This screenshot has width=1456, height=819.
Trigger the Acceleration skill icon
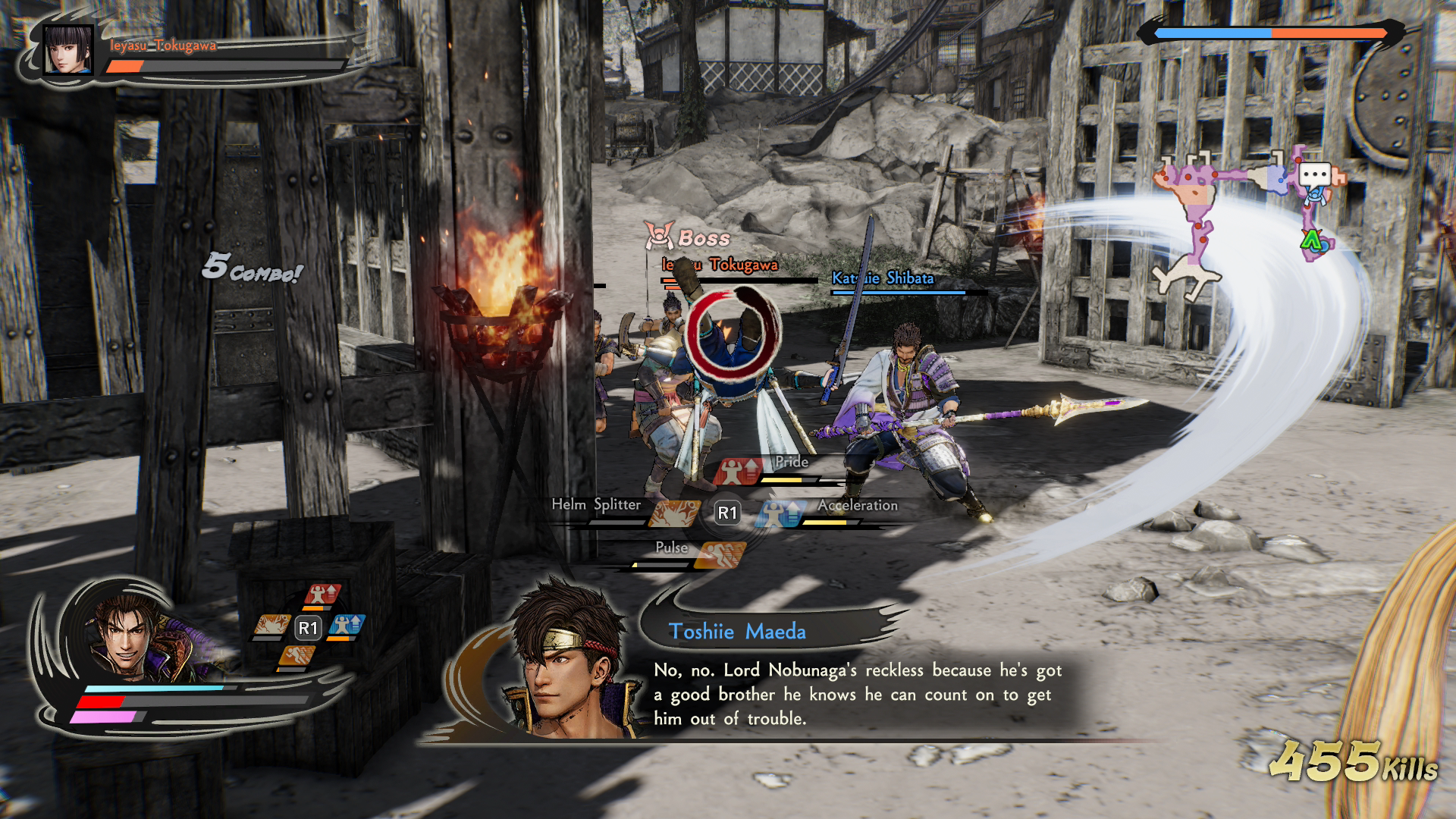(x=780, y=513)
